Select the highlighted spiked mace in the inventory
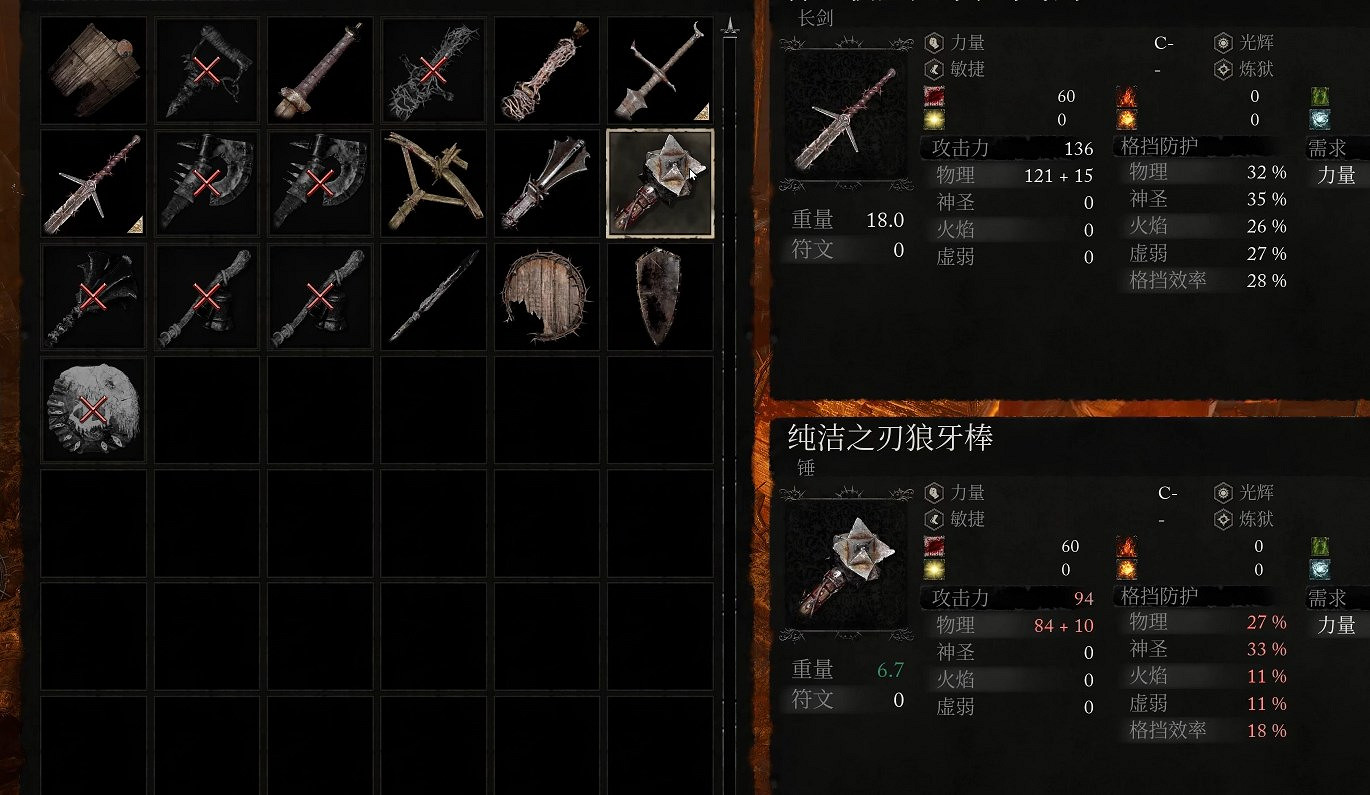This screenshot has height=795, width=1370. 659,183
